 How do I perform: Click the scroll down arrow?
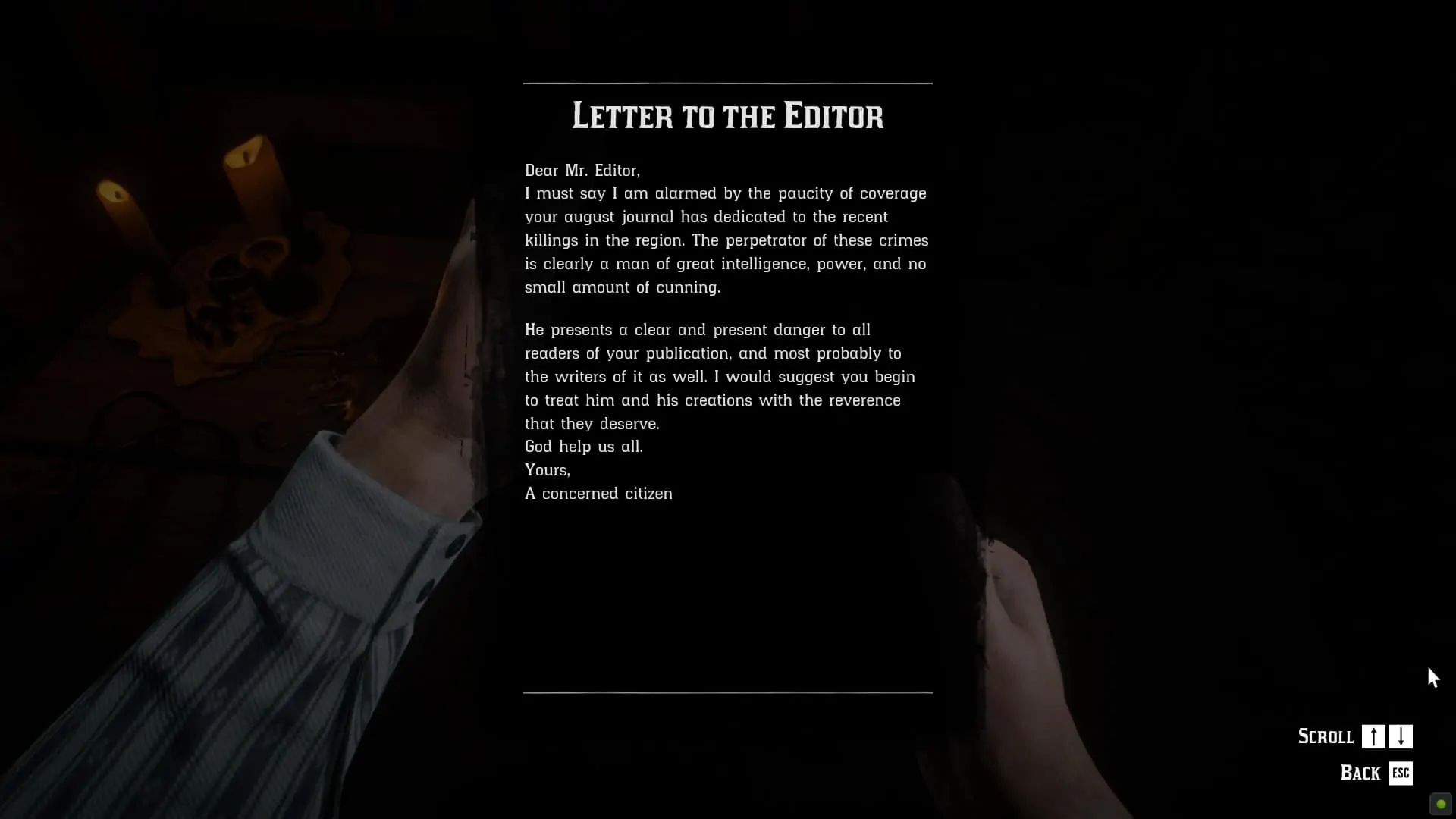click(1401, 736)
